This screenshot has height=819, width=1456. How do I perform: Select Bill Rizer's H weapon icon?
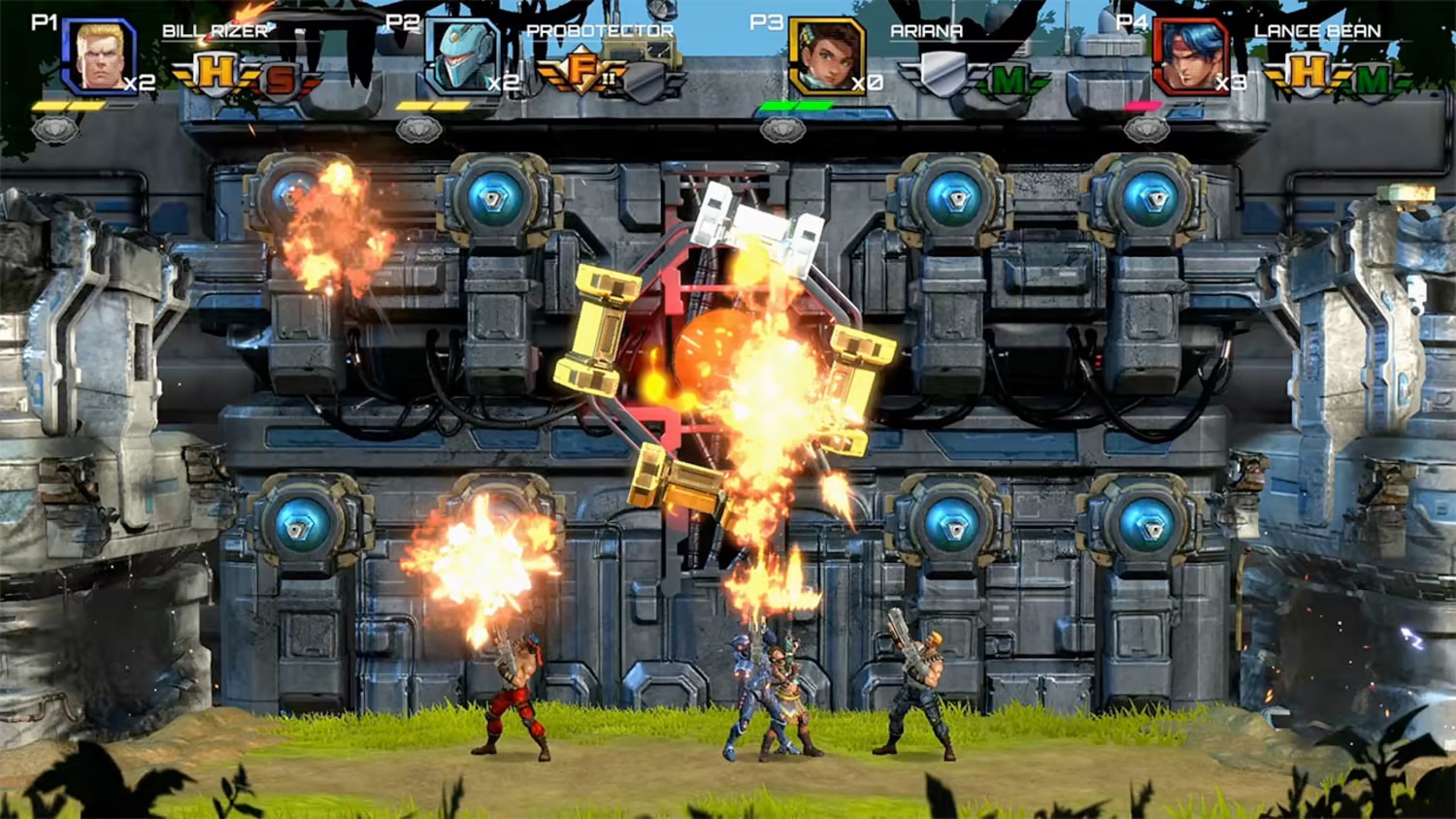[215, 70]
